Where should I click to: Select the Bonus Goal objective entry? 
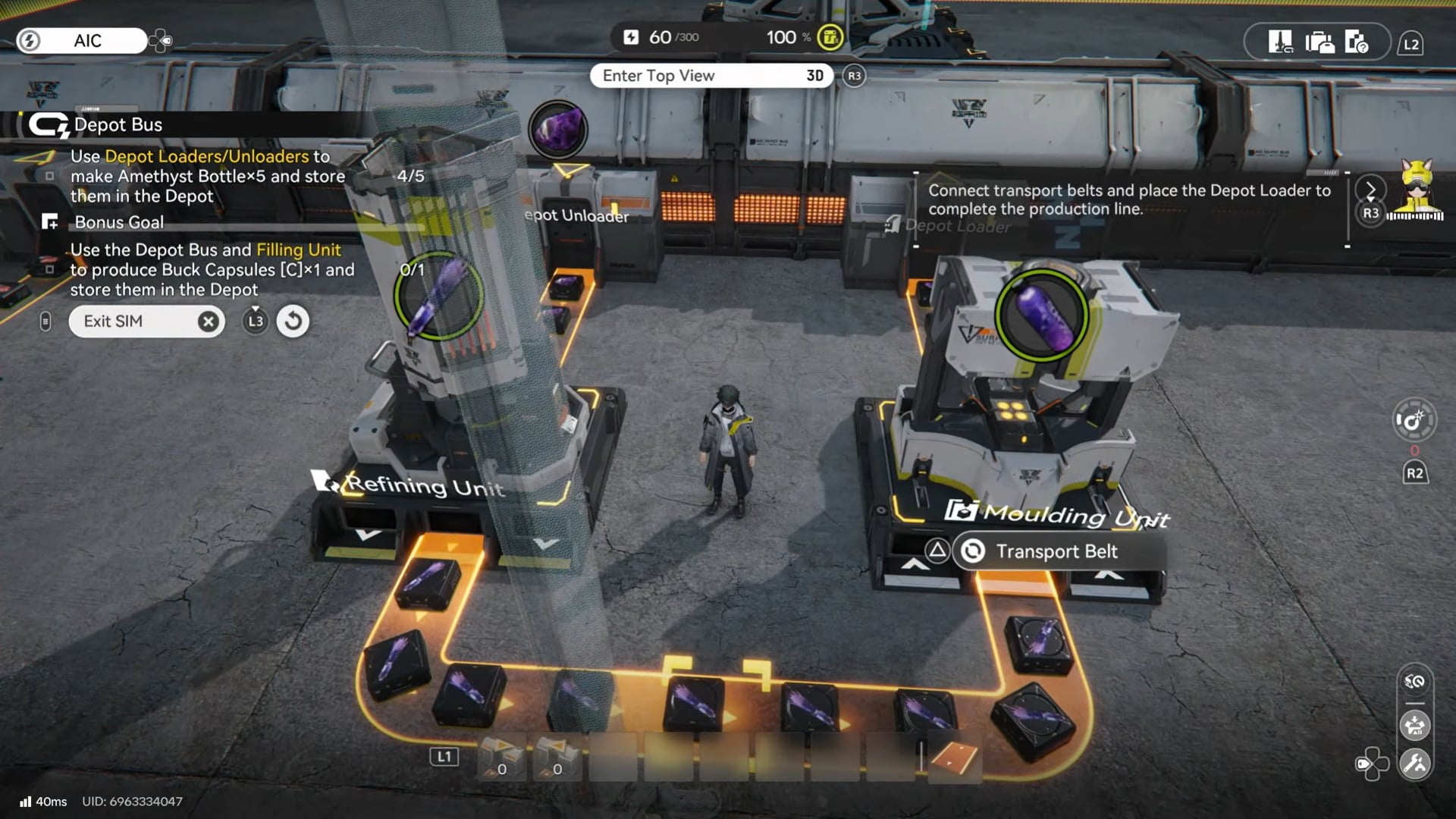pyautogui.click(x=119, y=222)
